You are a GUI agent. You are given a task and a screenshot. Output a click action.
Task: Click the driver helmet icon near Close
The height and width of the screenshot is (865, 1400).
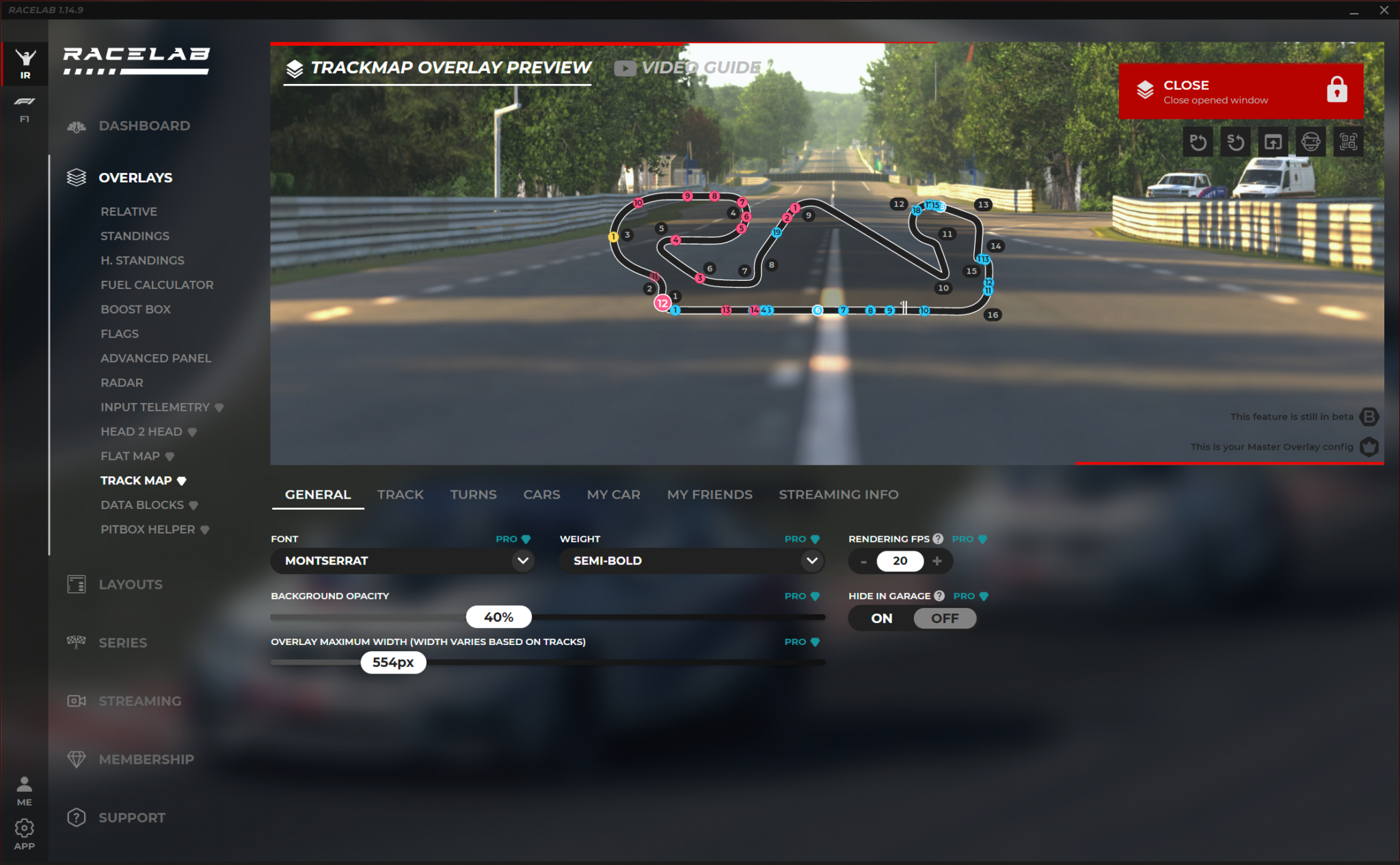(1311, 141)
